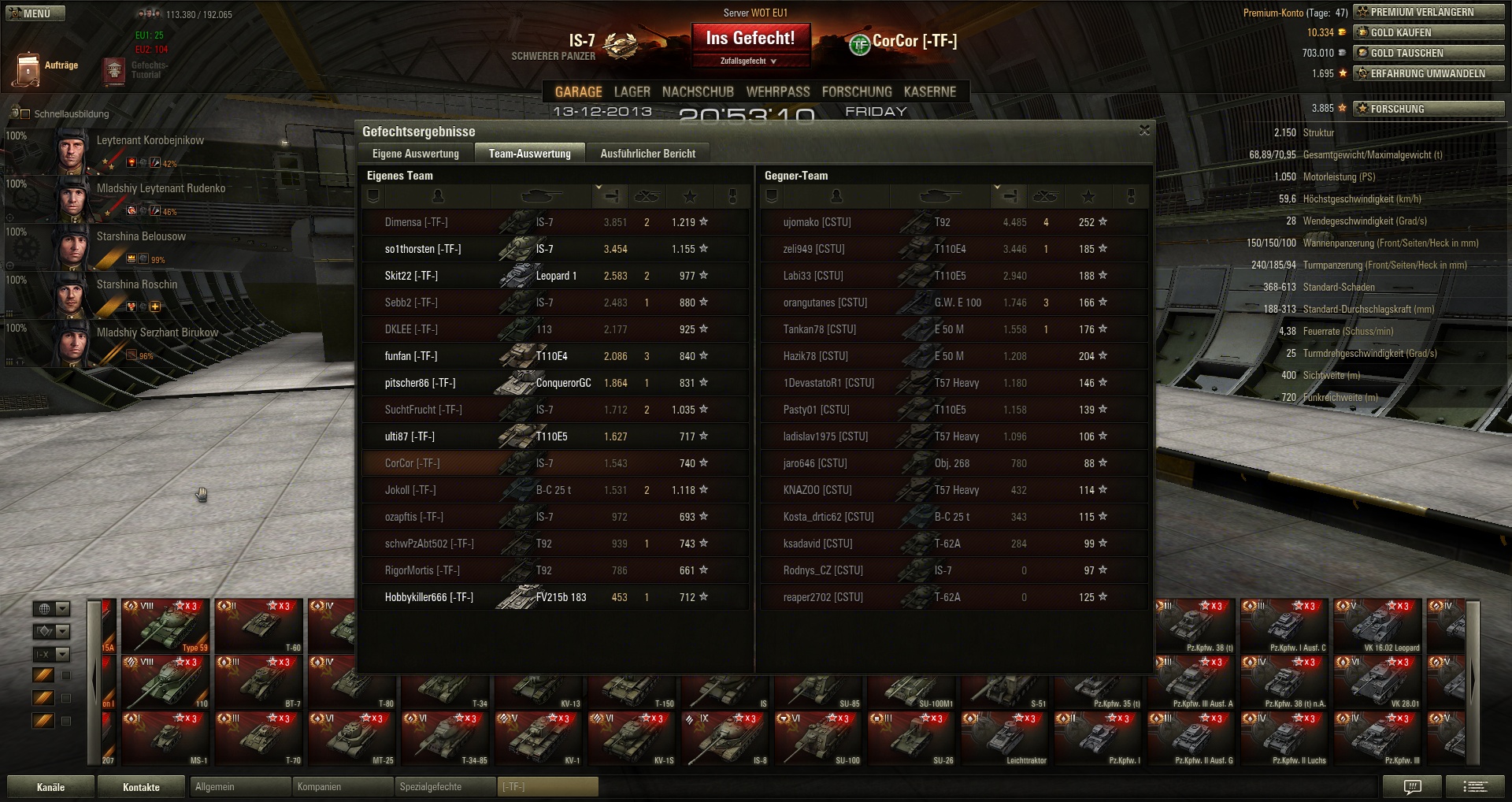Viewport: 1512px width, 802px height.
Task: Switch to the [-TF-] clan chat tab
Action: tap(548, 787)
